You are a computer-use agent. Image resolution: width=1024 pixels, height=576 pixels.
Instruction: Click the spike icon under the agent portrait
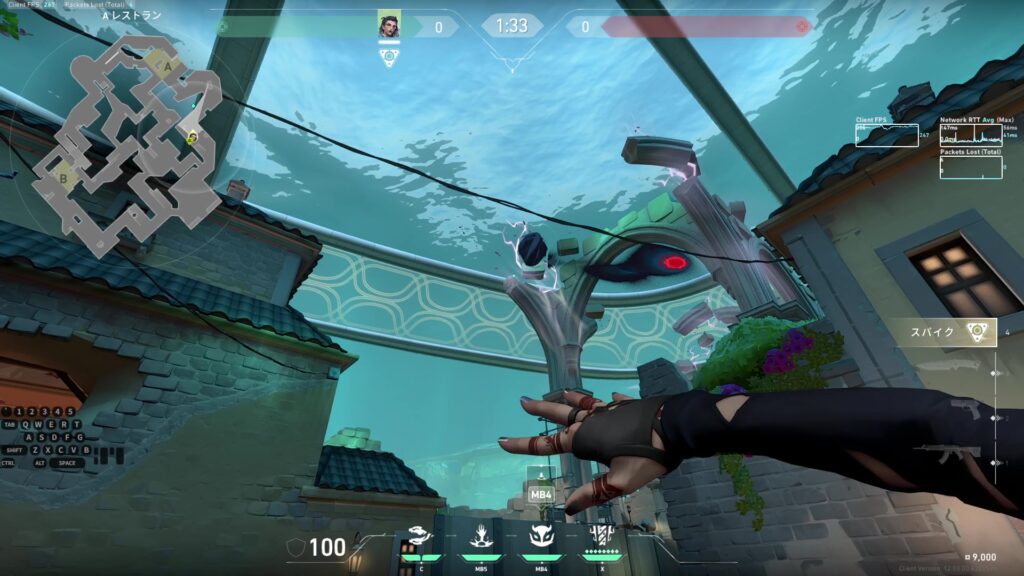click(390, 56)
